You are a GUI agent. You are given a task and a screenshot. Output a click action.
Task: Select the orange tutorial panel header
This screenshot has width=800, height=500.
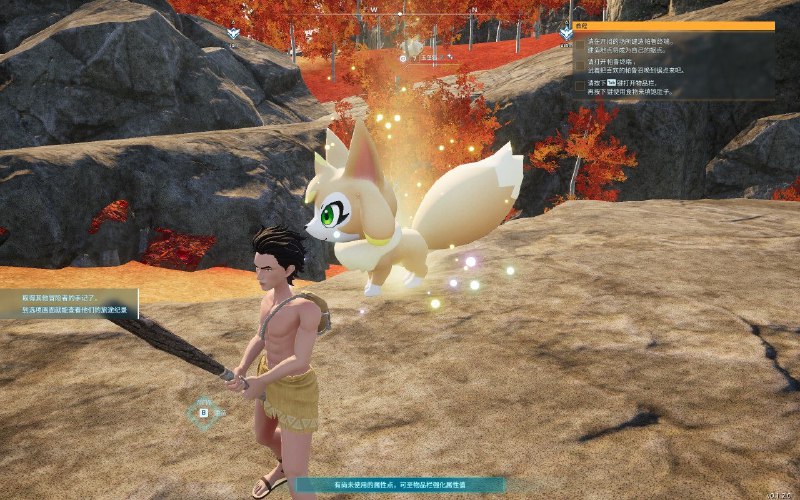pos(674,26)
